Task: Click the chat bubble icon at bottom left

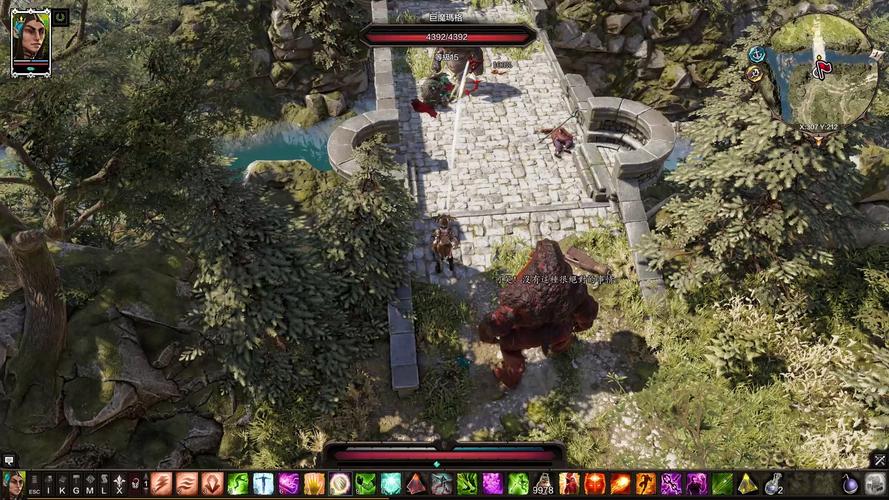Action: click(9, 461)
